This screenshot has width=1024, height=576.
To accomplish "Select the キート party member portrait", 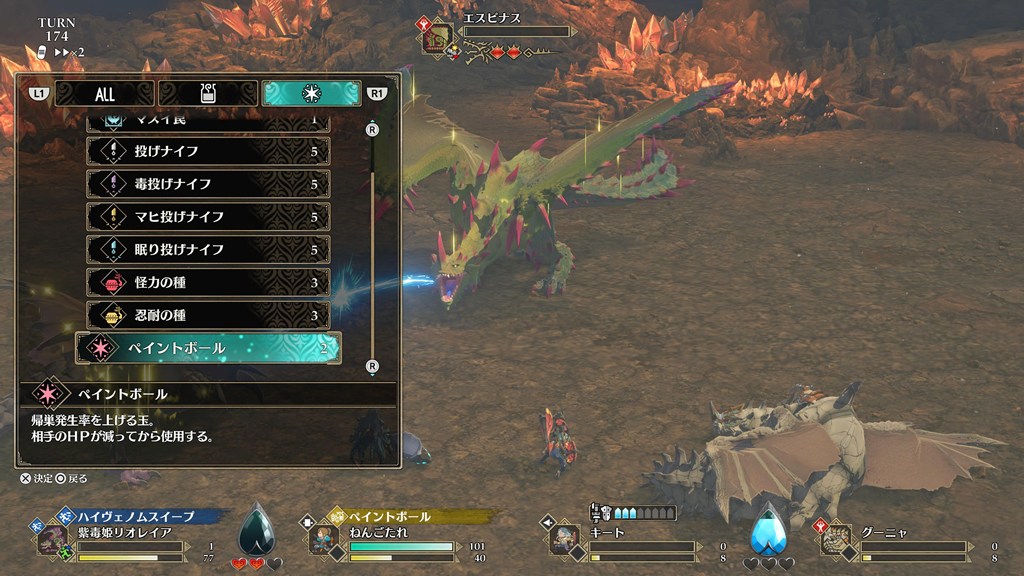I will click(x=564, y=540).
